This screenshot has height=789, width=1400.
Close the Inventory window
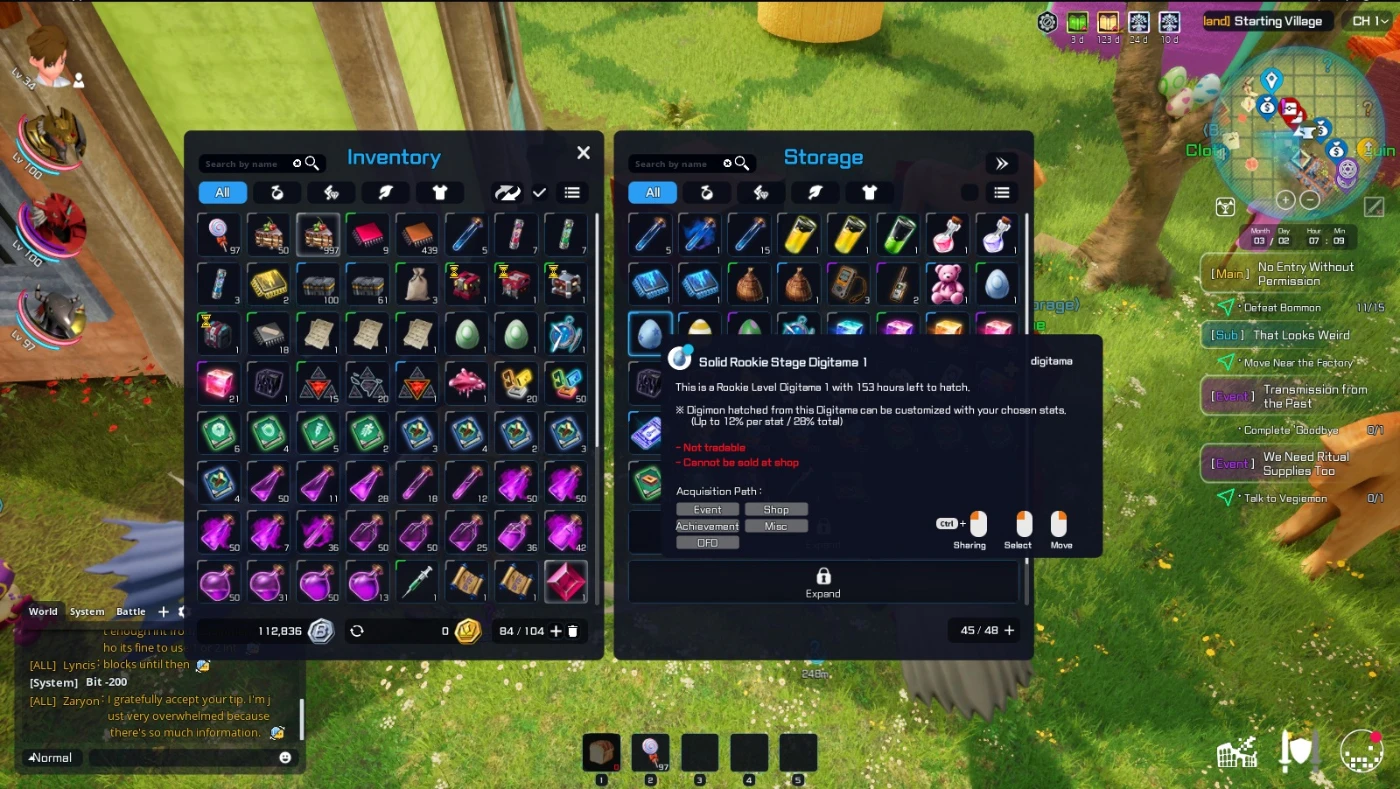583,153
